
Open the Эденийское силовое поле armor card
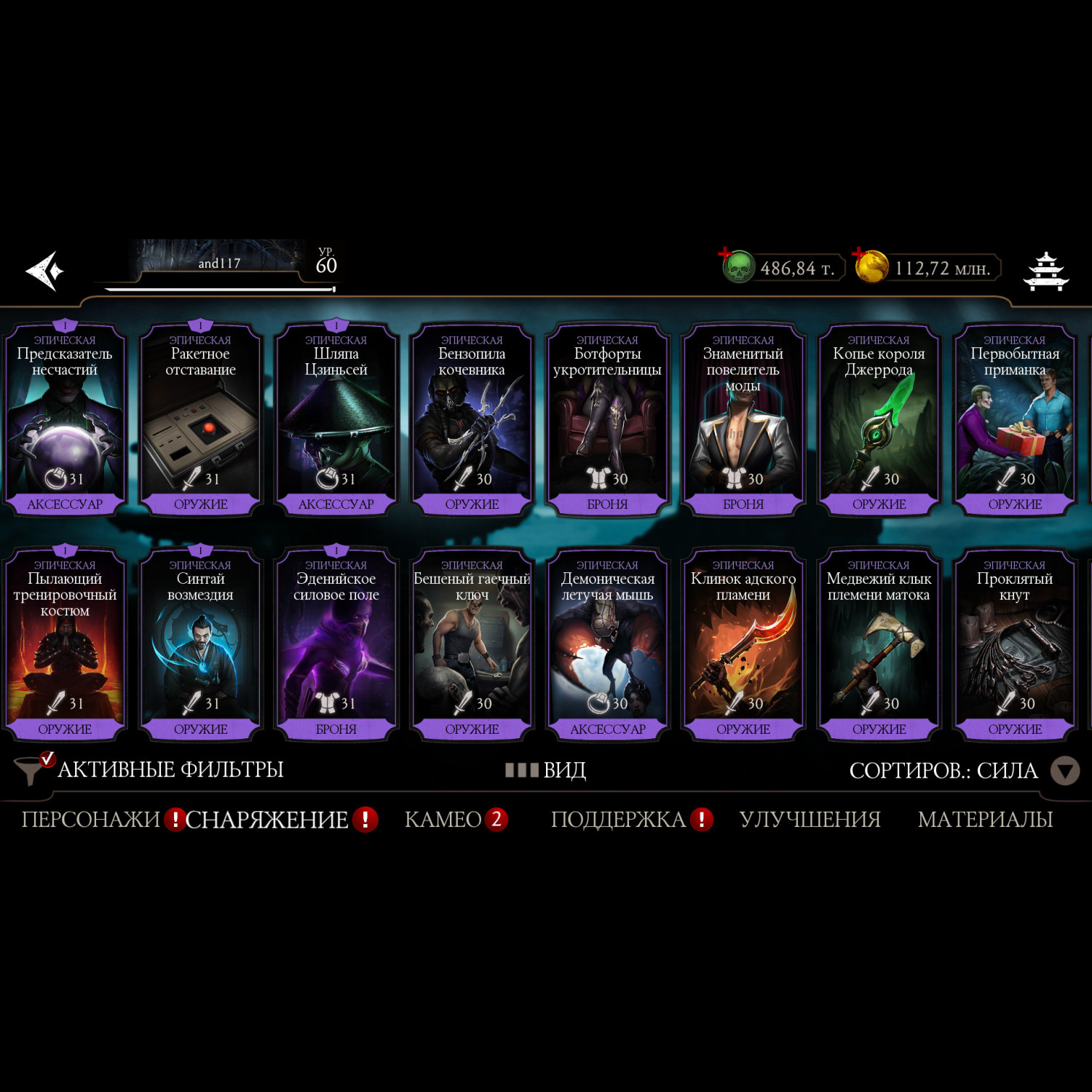click(336, 645)
